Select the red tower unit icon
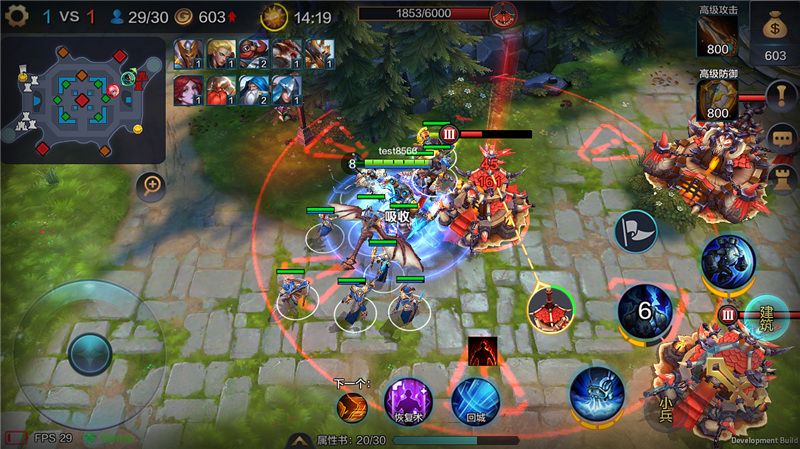Screen dimensions: 800x449 pos(550,307)
